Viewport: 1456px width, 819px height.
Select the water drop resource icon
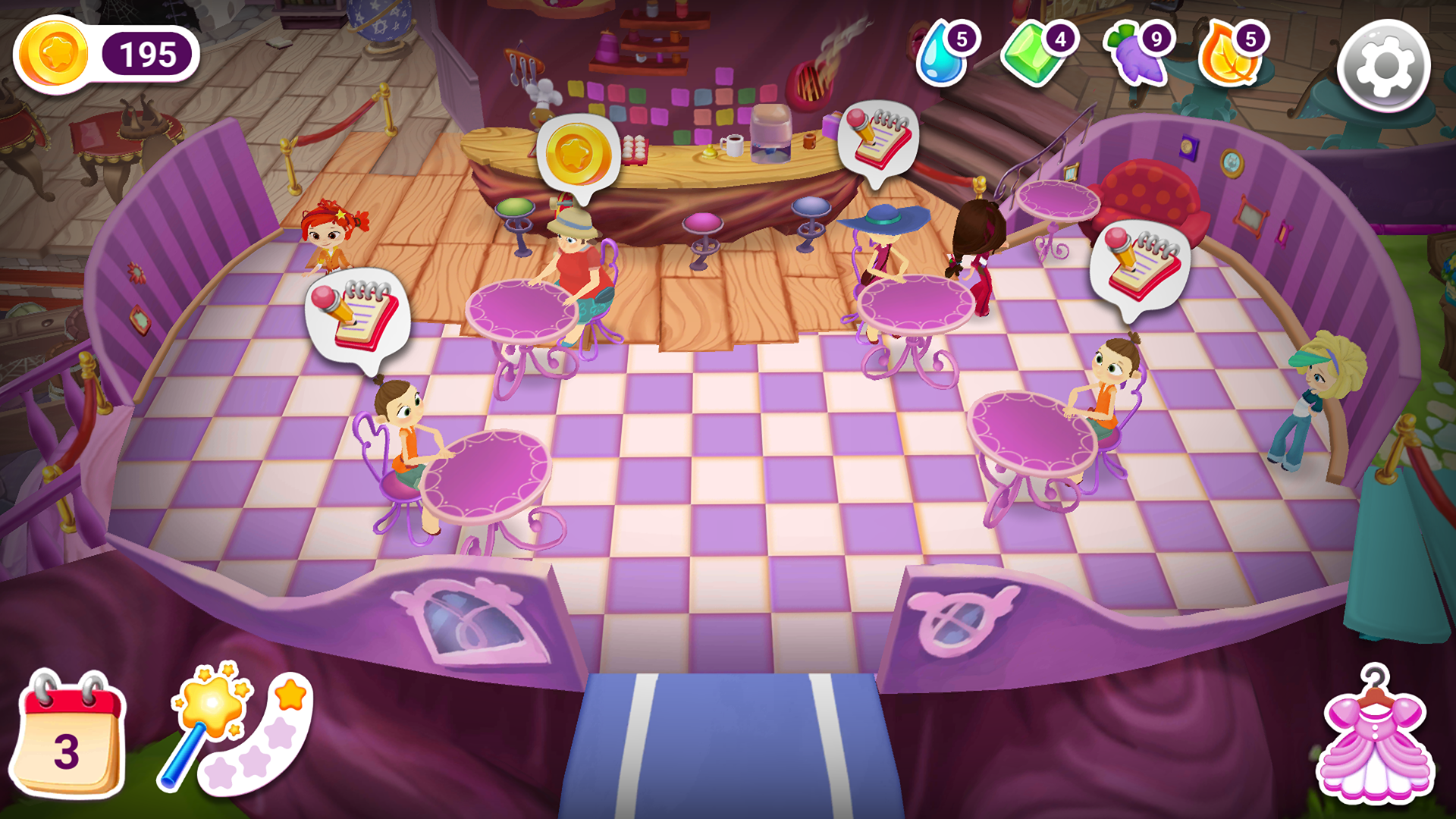(940, 57)
